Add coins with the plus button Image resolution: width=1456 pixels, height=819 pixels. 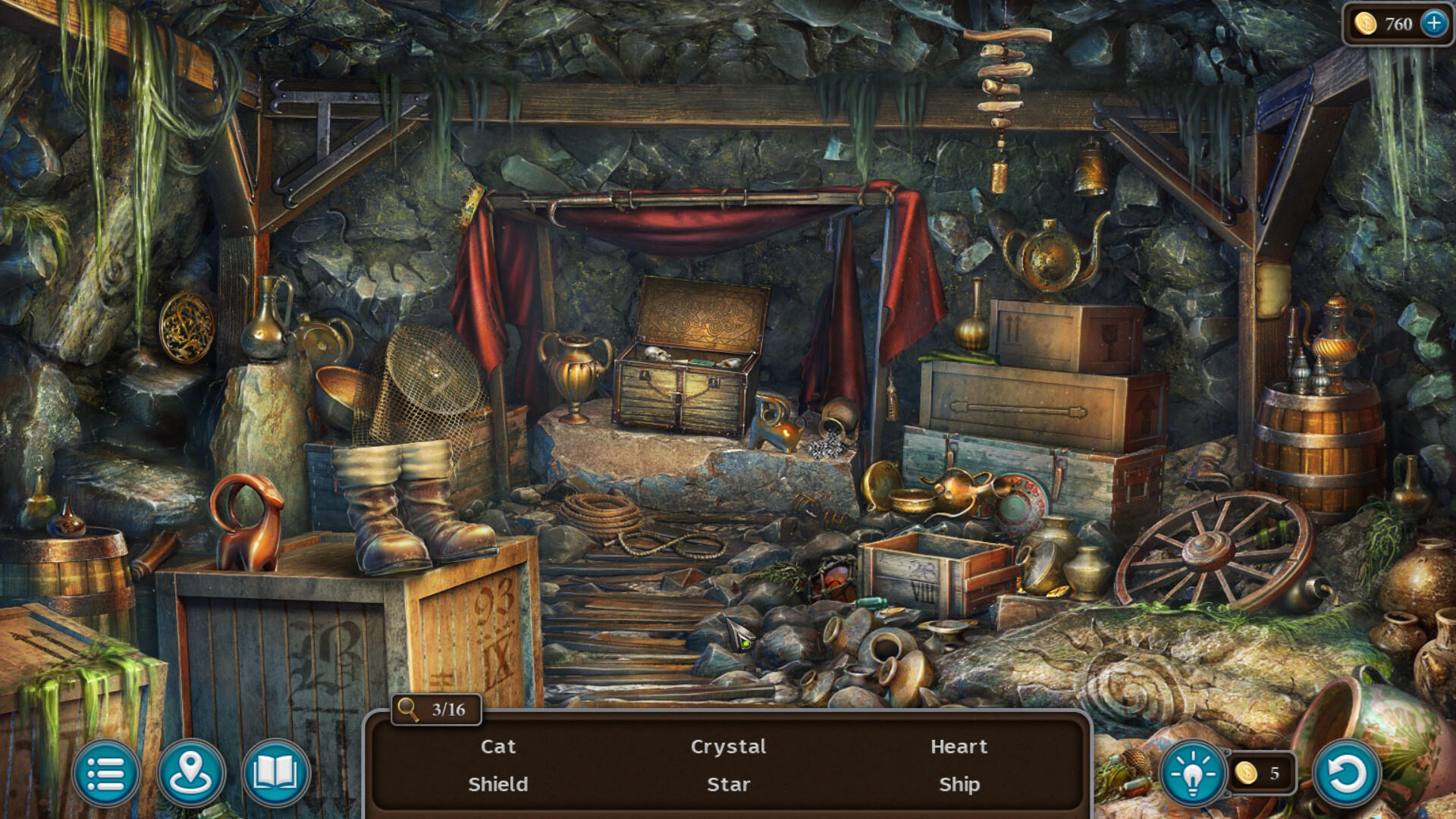tap(1434, 24)
